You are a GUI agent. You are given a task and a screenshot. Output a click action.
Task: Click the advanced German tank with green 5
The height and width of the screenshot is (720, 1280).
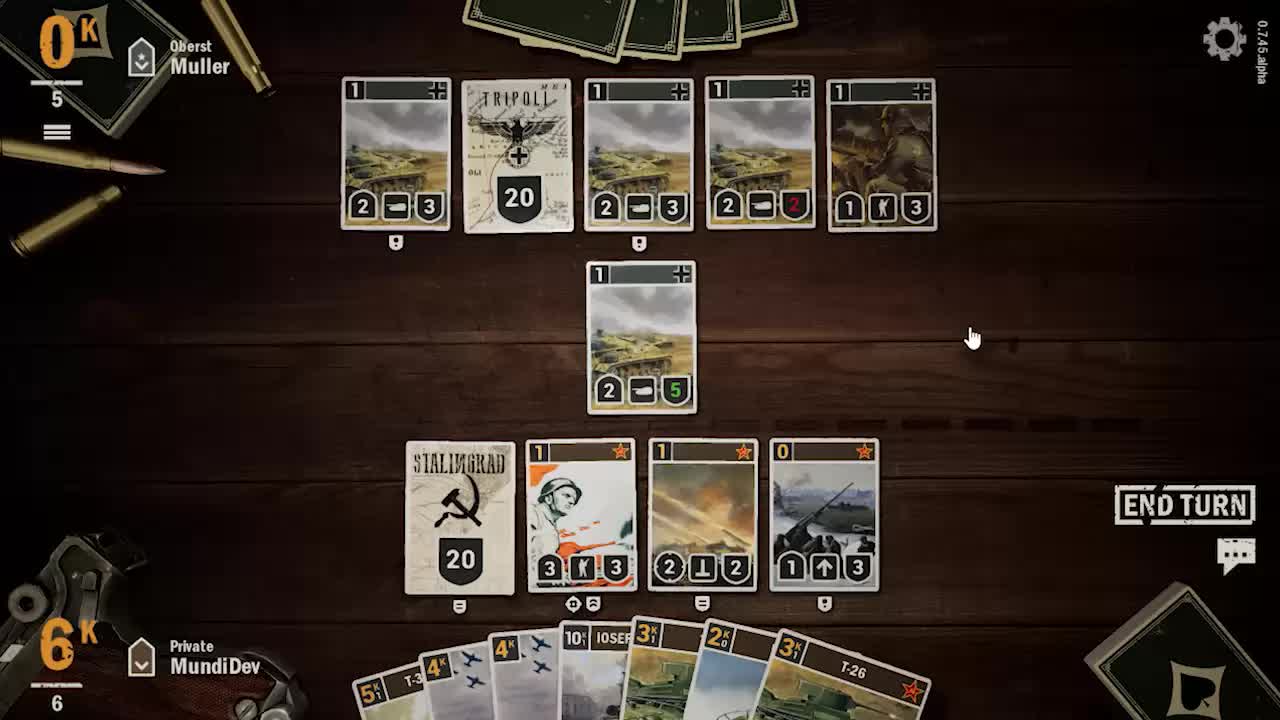tap(641, 335)
